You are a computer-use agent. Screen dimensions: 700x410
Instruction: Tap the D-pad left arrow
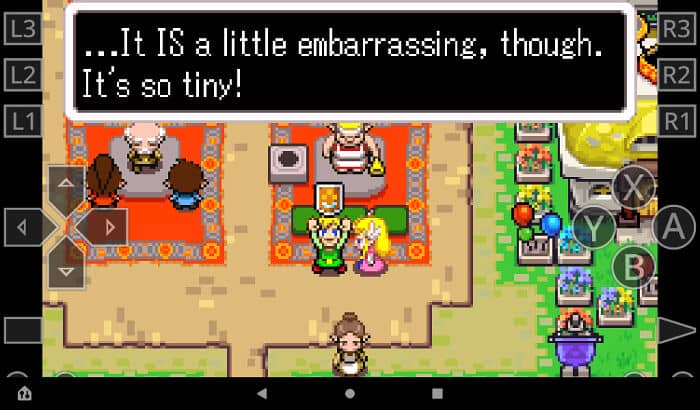click(x=23, y=228)
